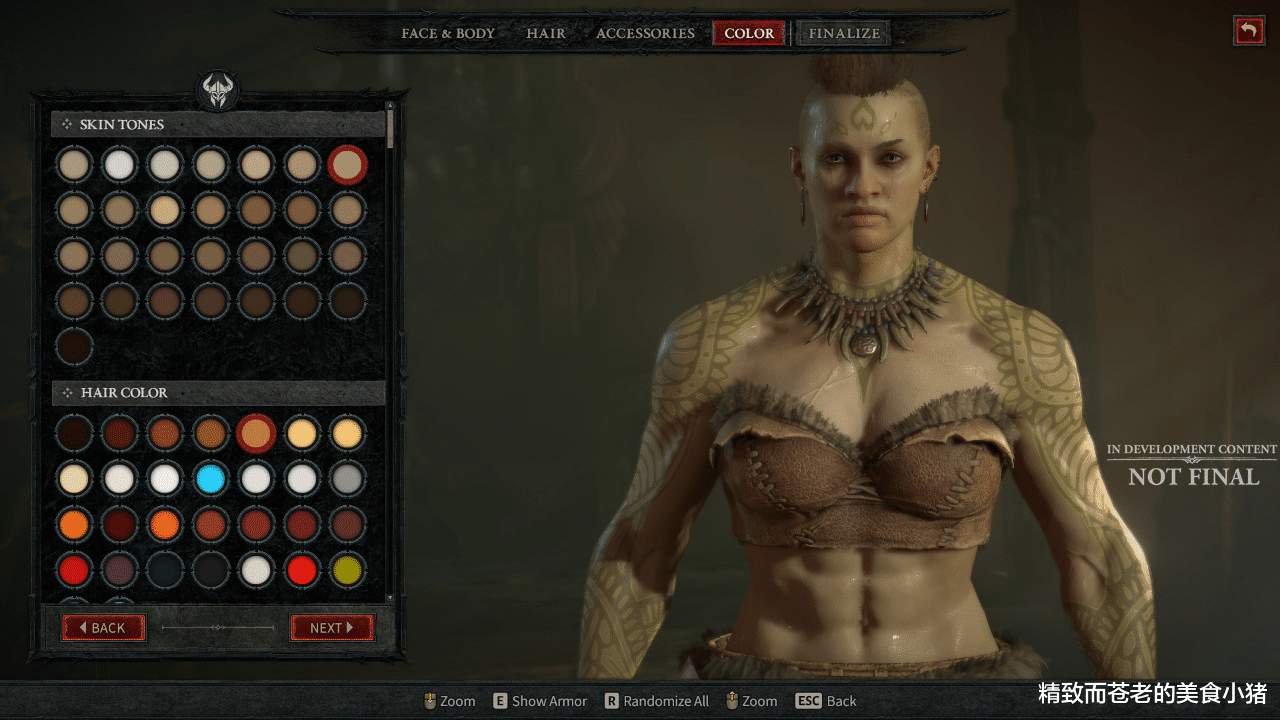Pick the olive yellow hair color swatch
The height and width of the screenshot is (720, 1280).
pyautogui.click(x=348, y=570)
